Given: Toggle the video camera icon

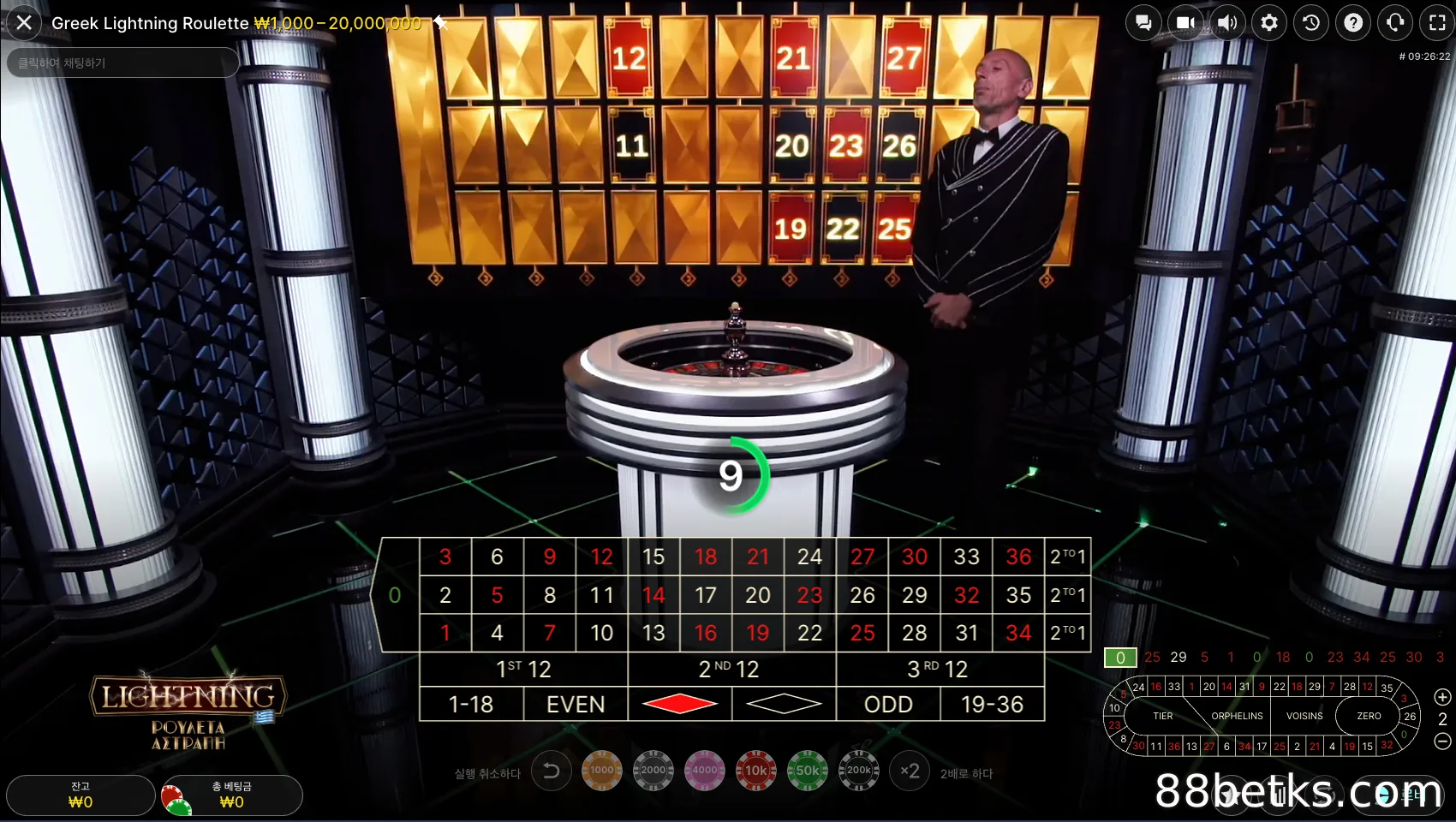Looking at the screenshot, I should [1185, 23].
